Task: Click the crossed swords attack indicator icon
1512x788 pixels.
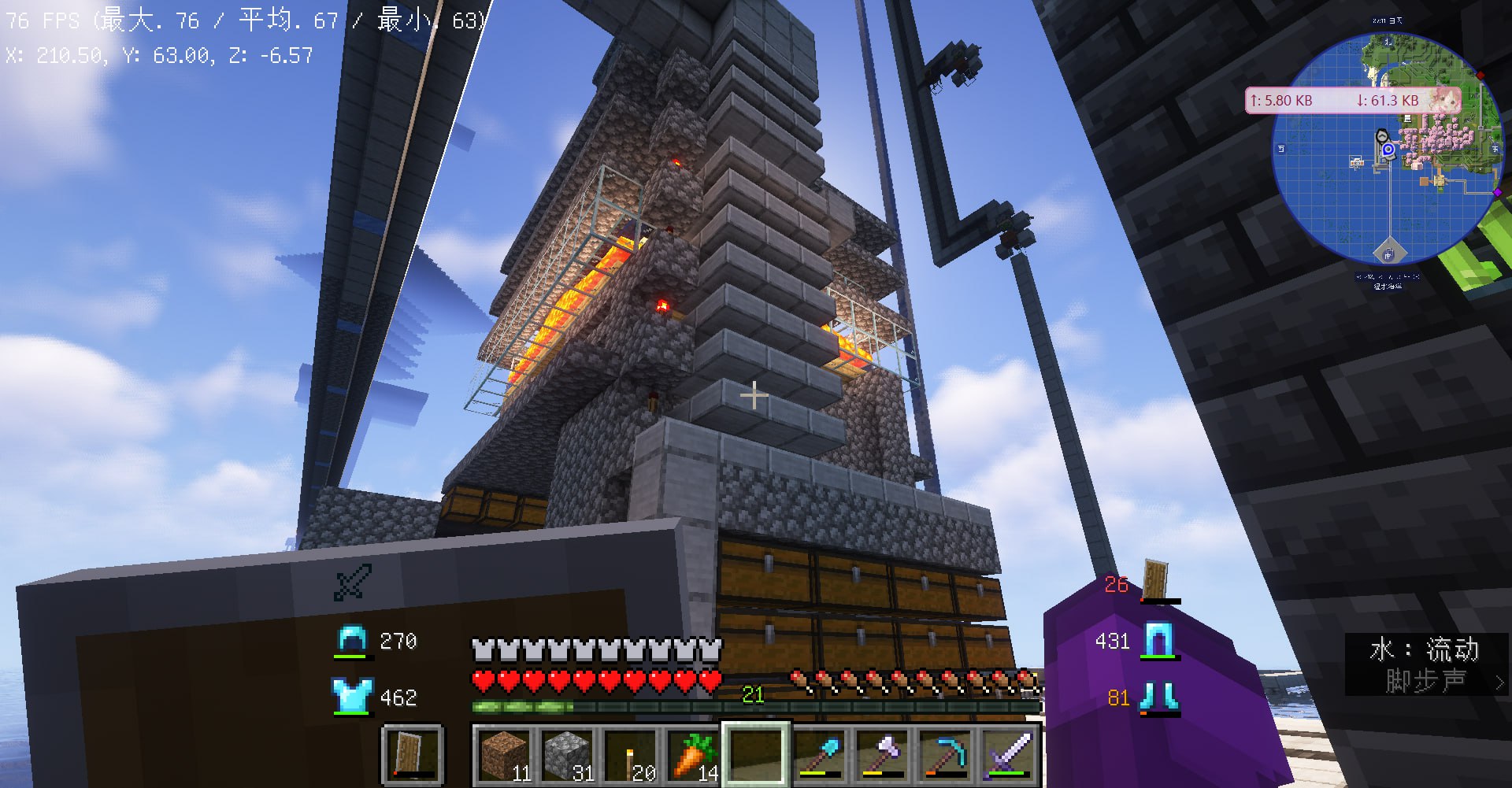Action: point(352,583)
